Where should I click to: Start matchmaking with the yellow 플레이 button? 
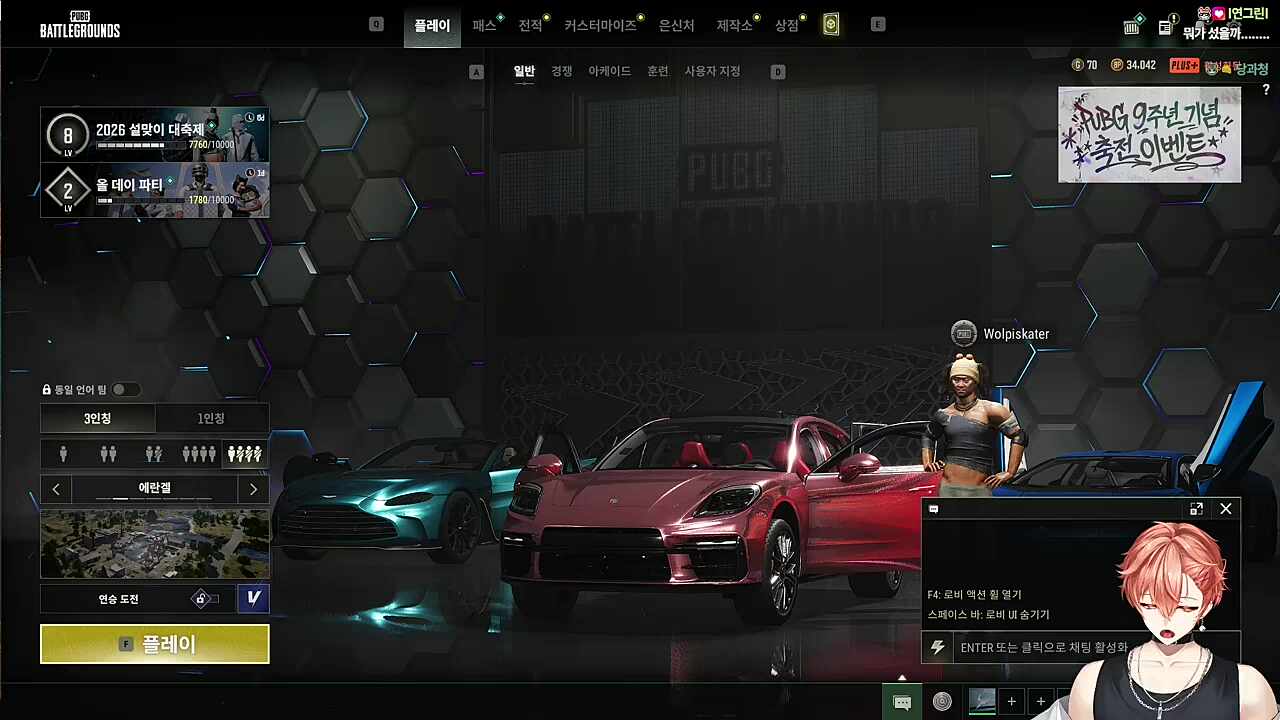click(x=154, y=644)
